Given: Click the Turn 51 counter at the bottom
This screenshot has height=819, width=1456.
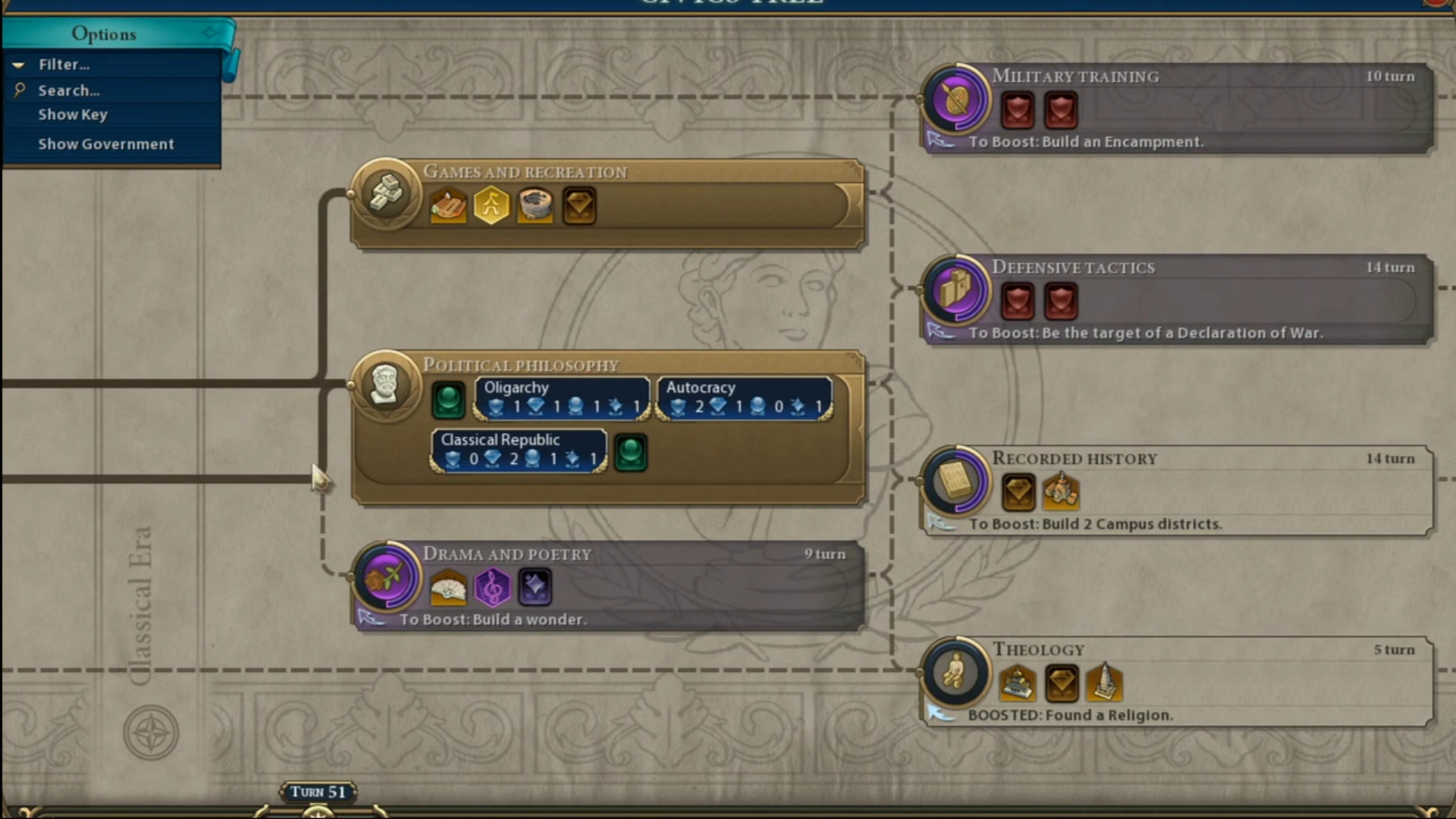Looking at the screenshot, I should [318, 791].
